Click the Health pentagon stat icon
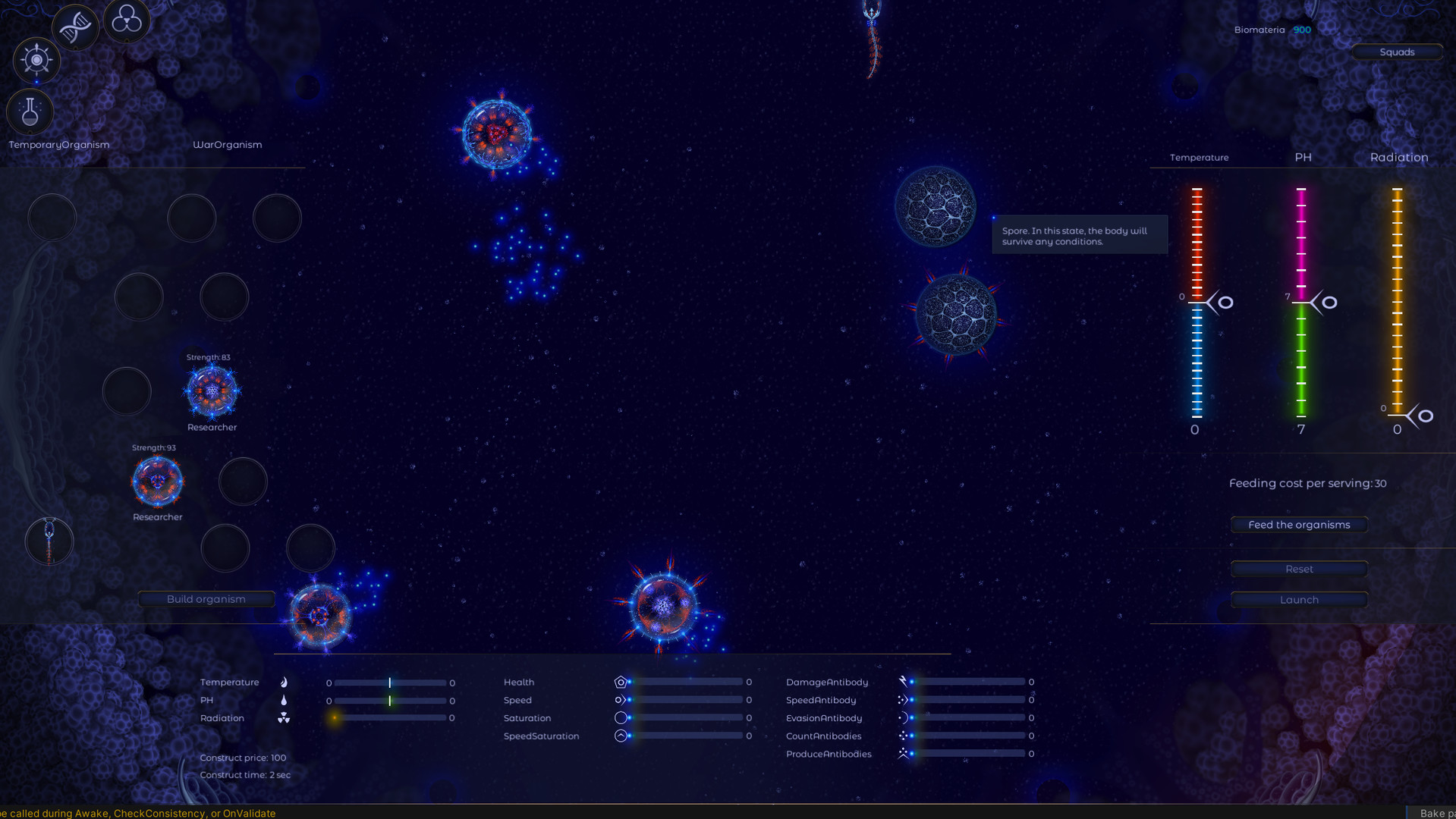This screenshot has height=819, width=1456. coord(621,681)
